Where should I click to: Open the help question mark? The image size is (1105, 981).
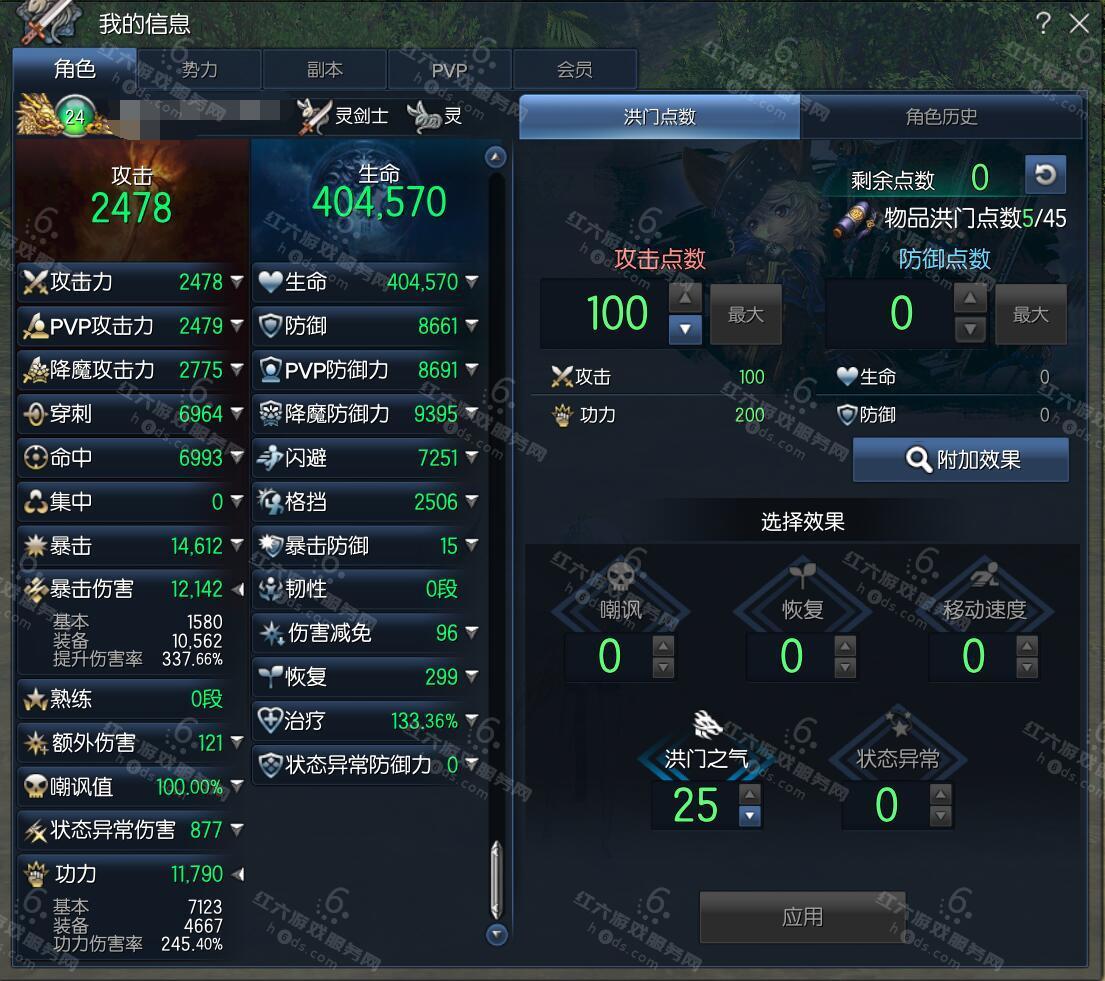[1043, 23]
